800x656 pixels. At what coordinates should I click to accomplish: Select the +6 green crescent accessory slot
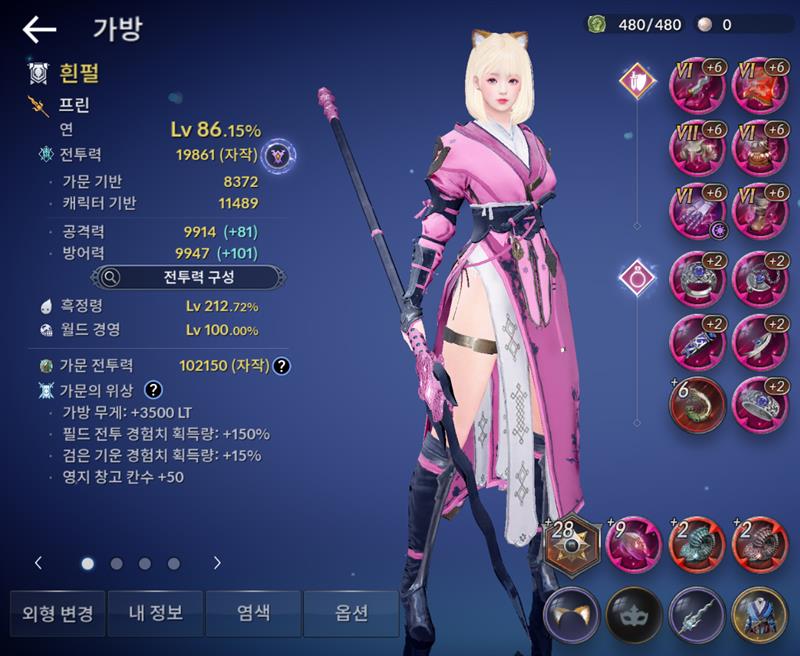(x=696, y=402)
